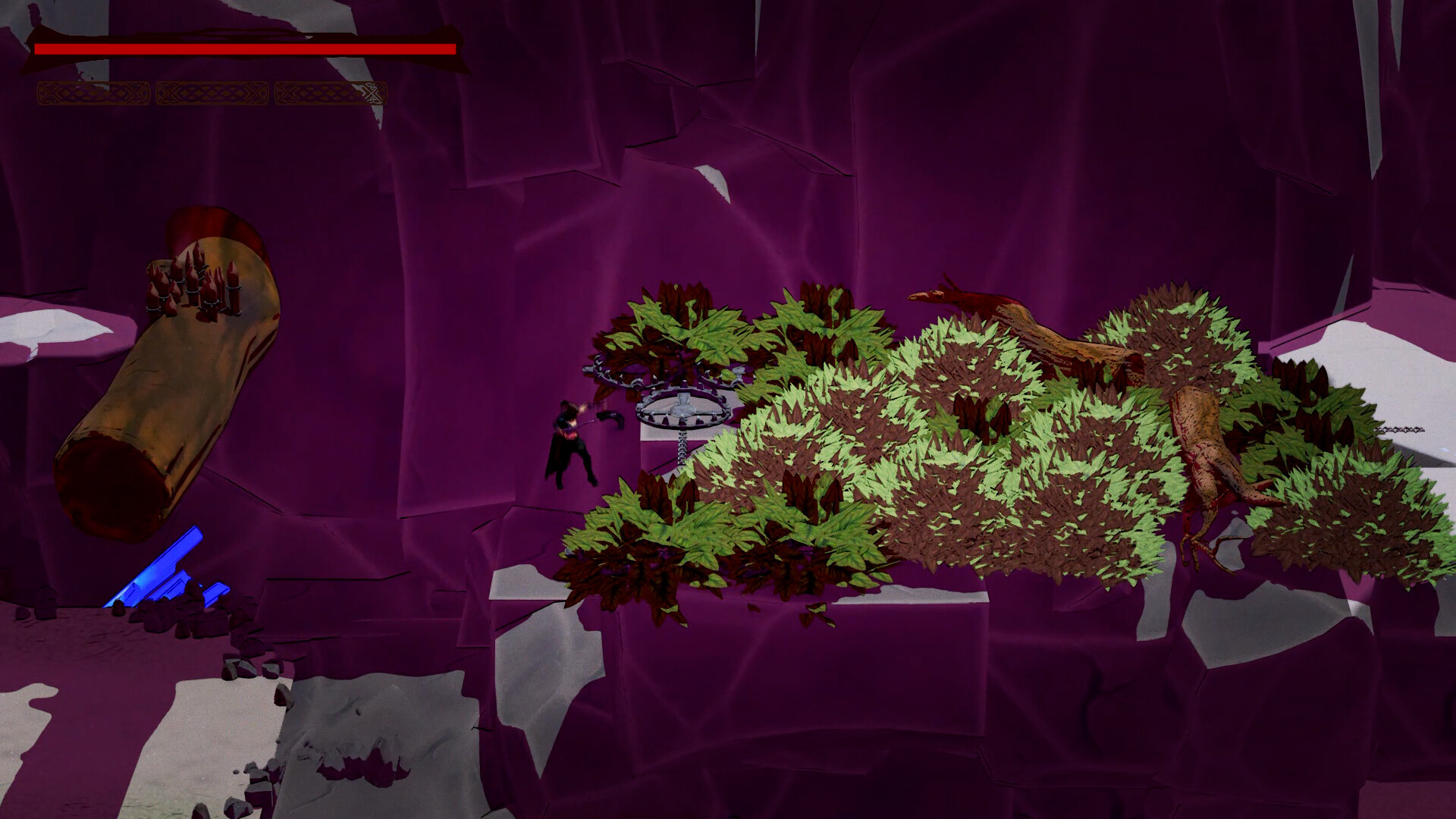This screenshot has width=1456, height=819.
Task: Select the third ornamental rune slot
Action: (x=332, y=93)
